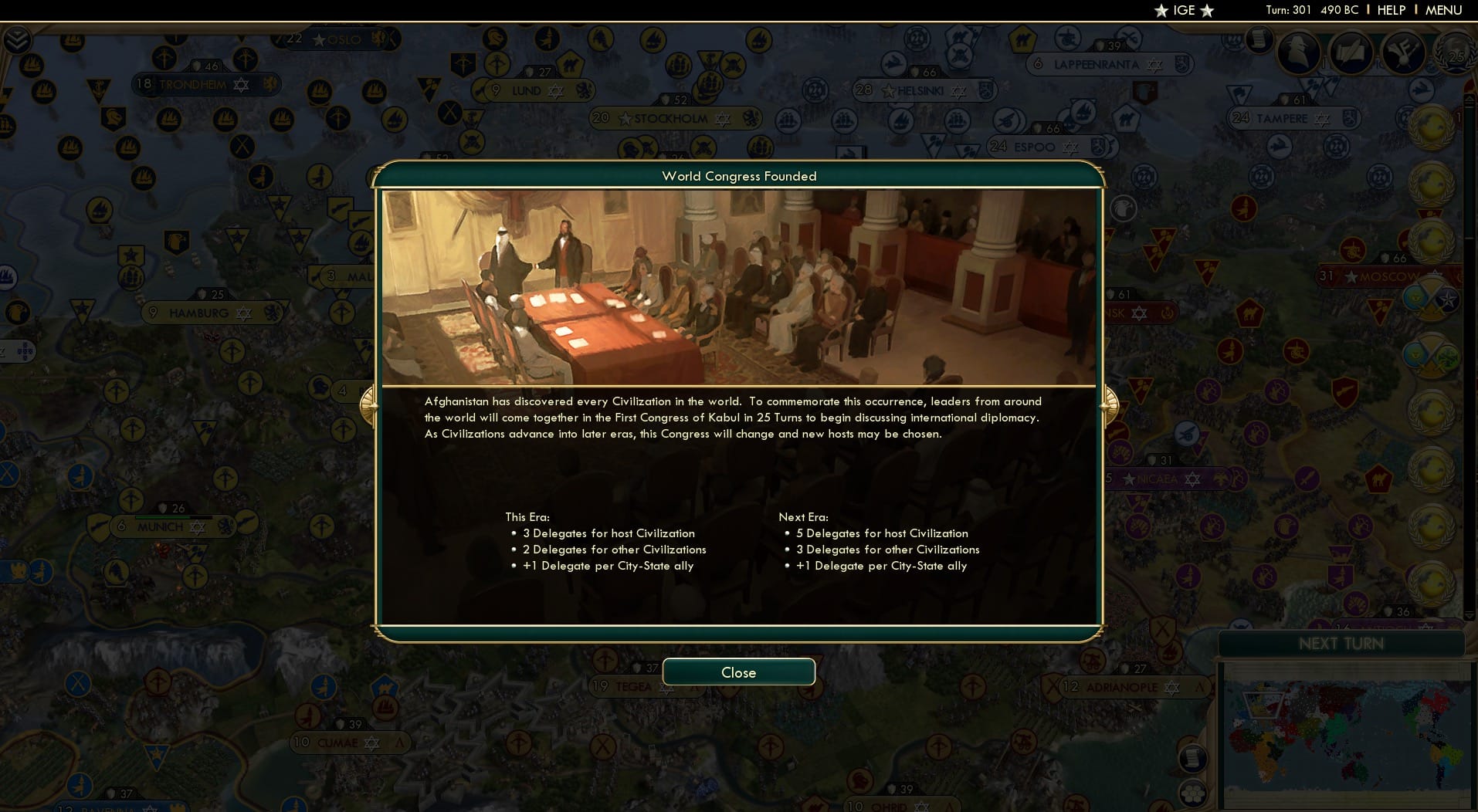Click the star icon beside the IGE label
The height and width of the screenshot is (812, 1478).
point(1161,11)
